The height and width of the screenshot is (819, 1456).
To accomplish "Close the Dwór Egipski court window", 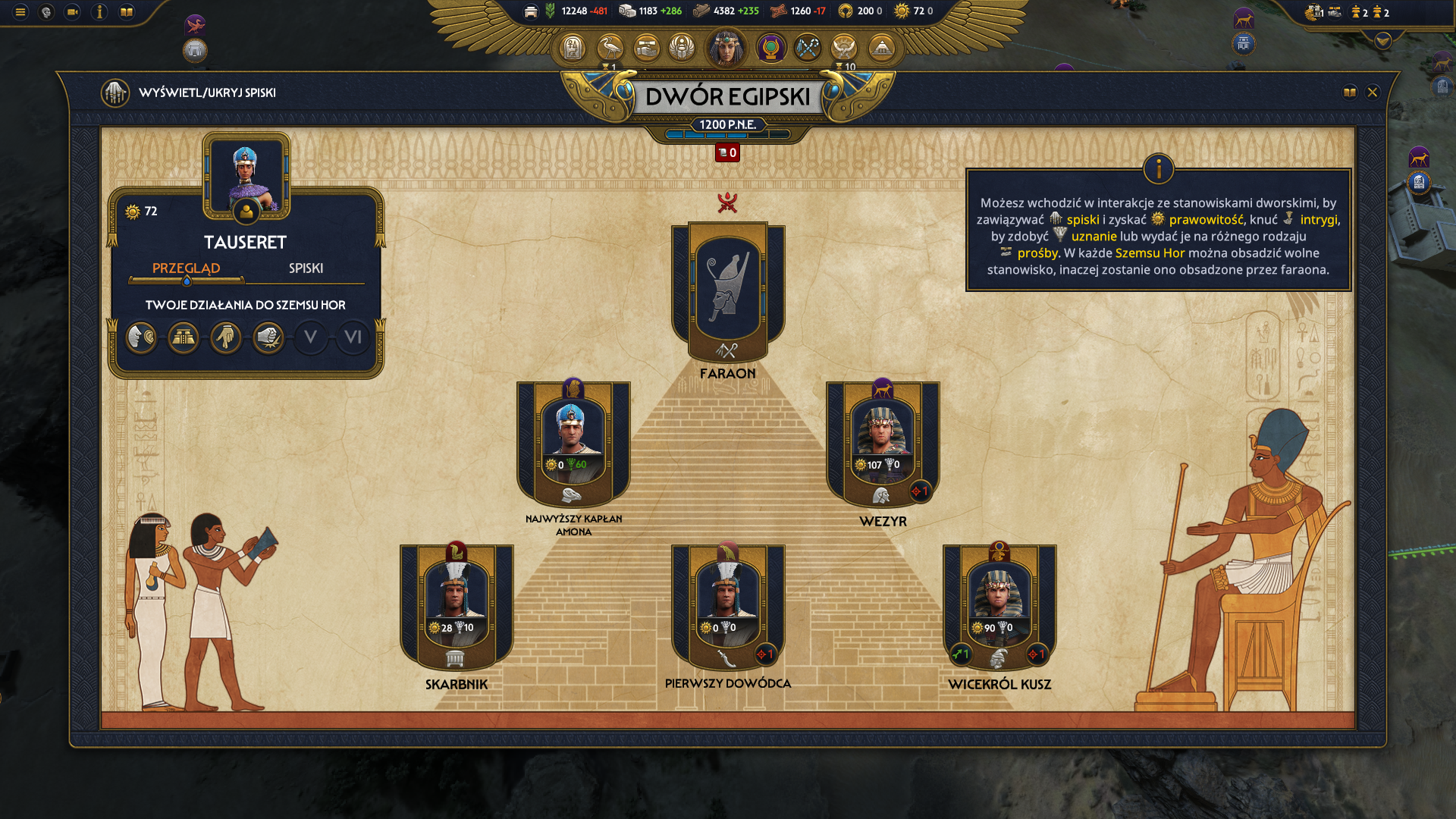I will point(1372,93).
